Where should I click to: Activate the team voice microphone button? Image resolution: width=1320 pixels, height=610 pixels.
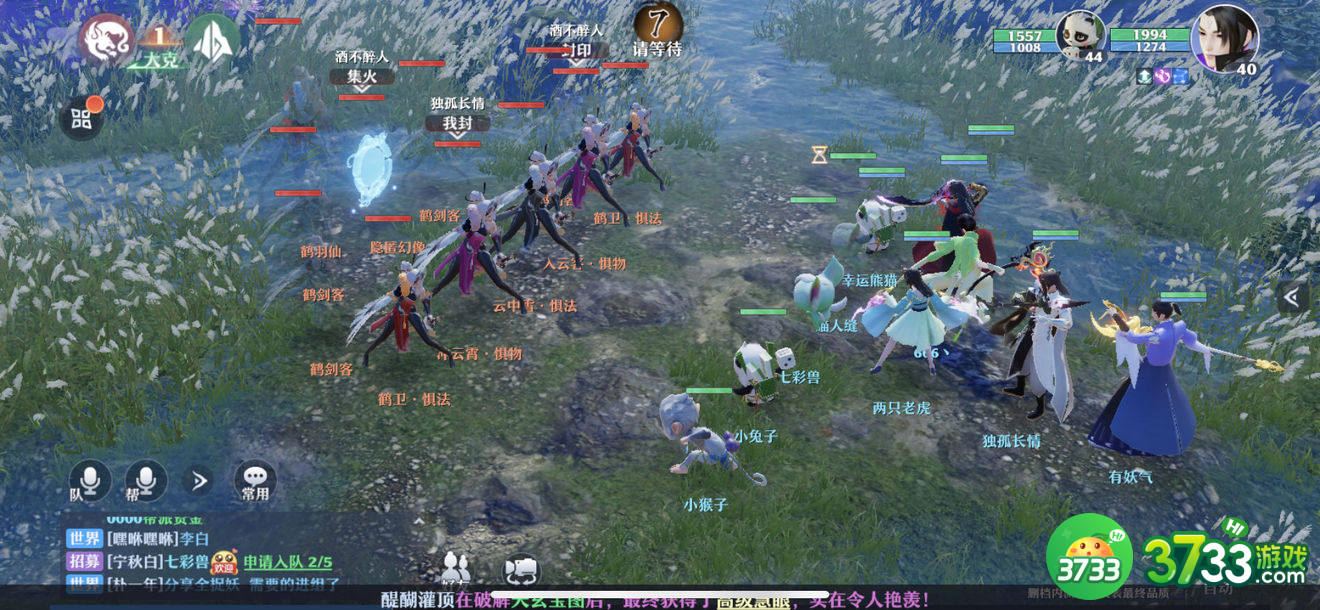[x=89, y=481]
